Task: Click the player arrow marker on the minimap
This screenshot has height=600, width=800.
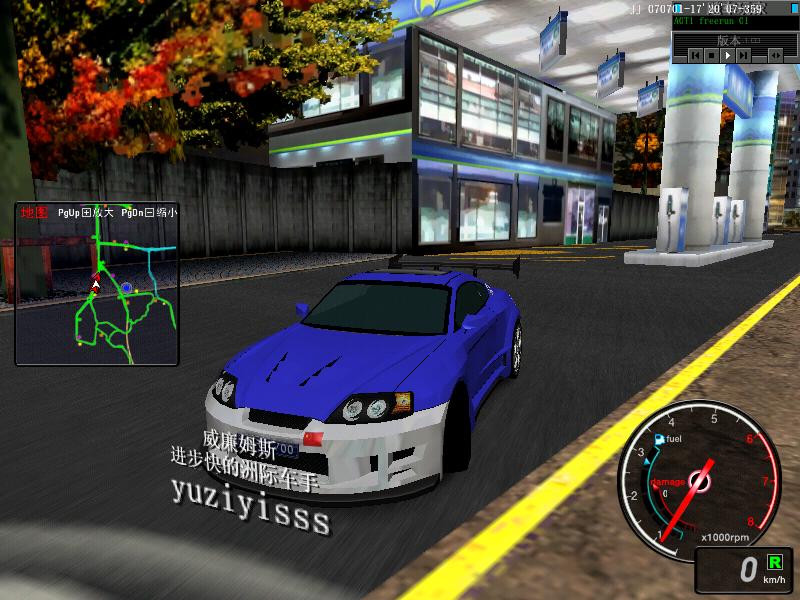Action: [x=96, y=284]
